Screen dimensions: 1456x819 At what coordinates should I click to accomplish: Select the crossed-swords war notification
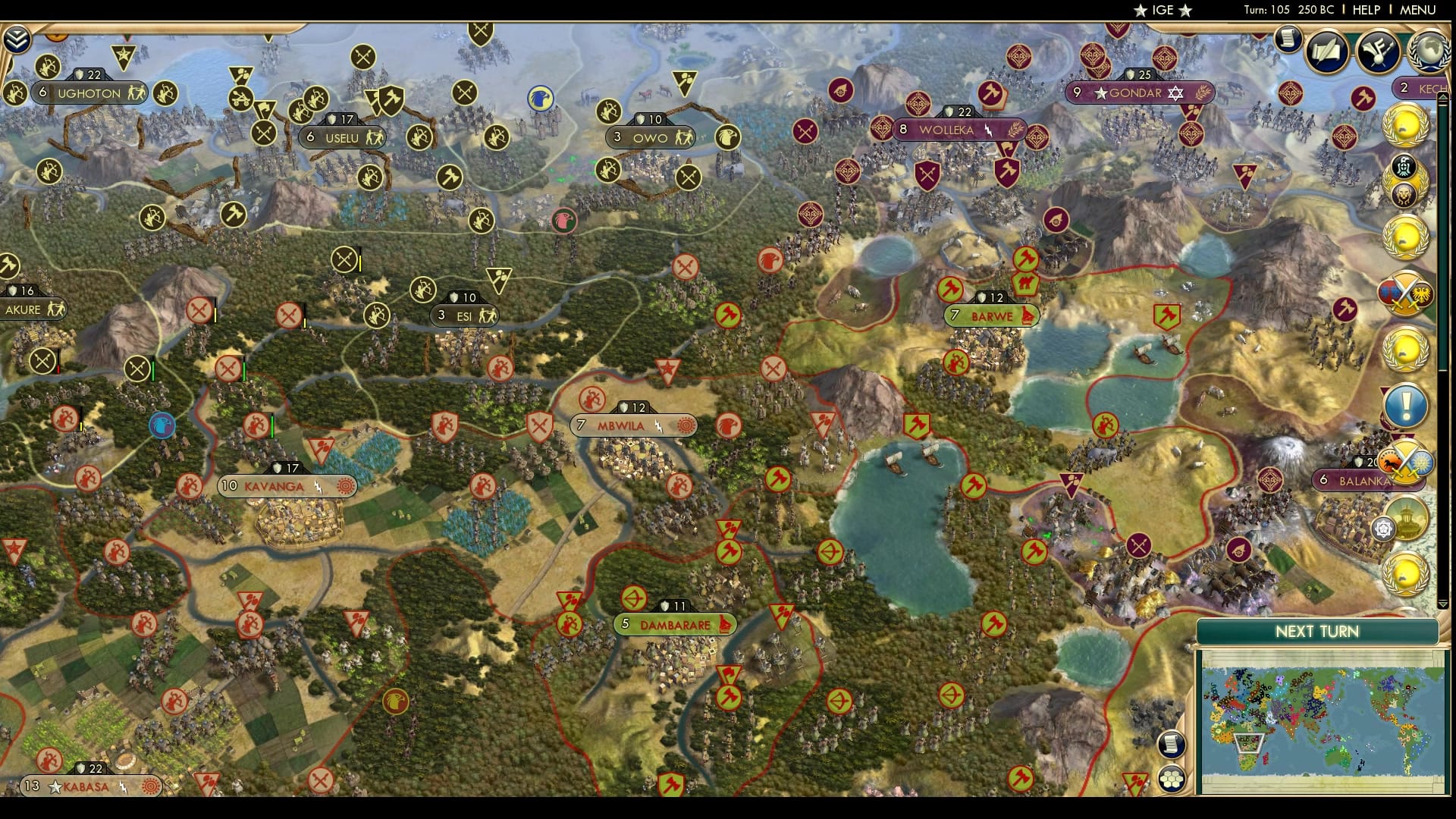(x=1408, y=292)
